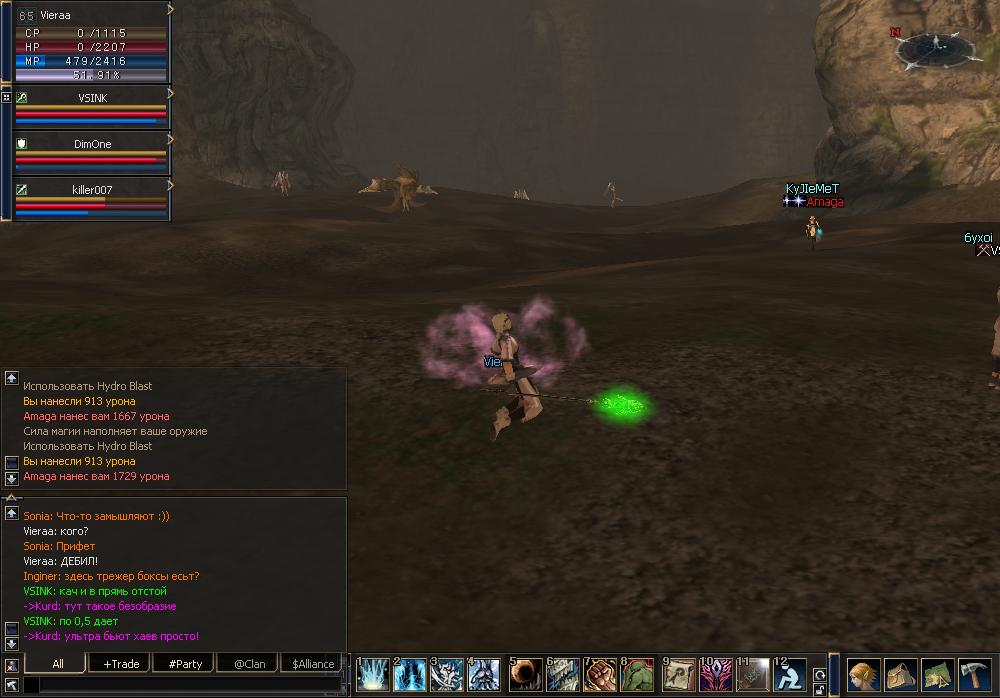Trigger the sit/stand action in slot 12
Viewport: 1000px width, 698px height.
click(790, 675)
